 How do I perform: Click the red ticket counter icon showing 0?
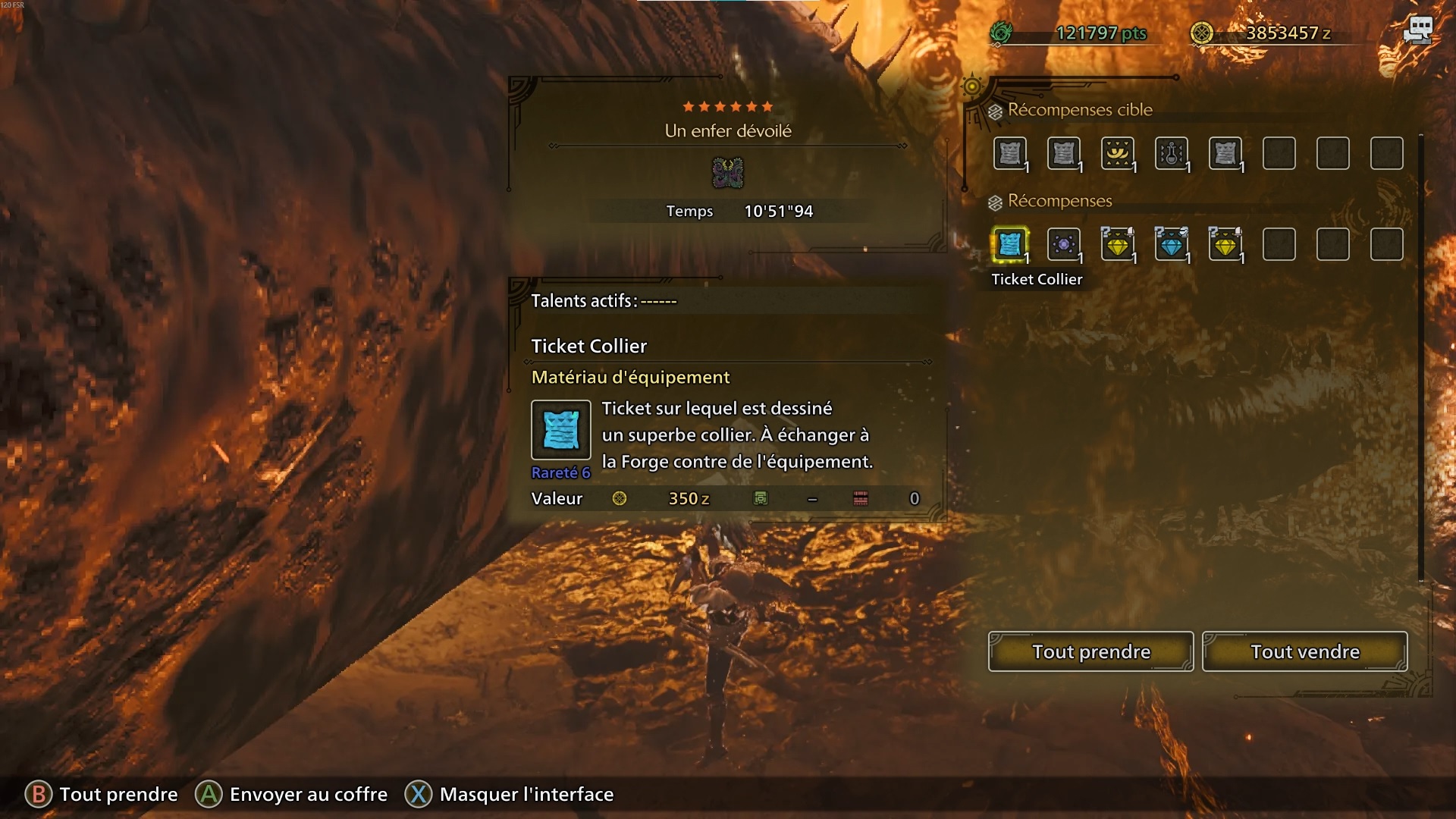tap(861, 498)
